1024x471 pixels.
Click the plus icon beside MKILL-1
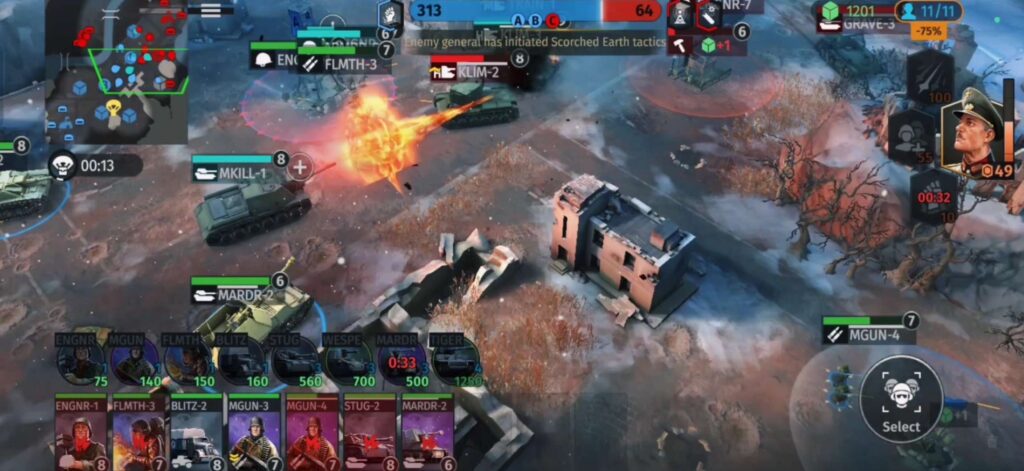click(299, 167)
